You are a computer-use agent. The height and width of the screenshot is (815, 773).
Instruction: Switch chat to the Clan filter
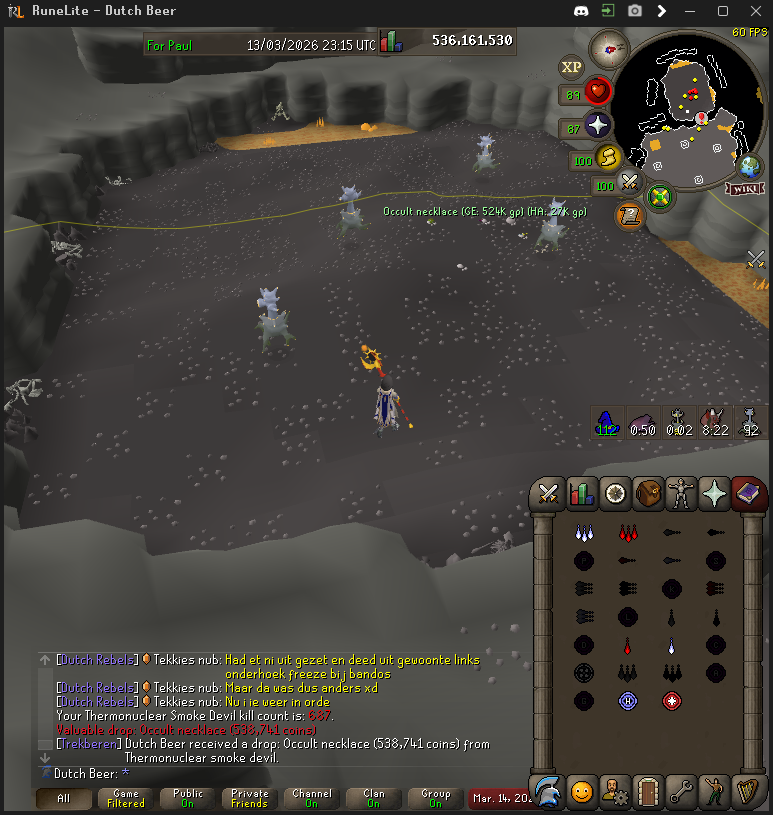tap(373, 798)
